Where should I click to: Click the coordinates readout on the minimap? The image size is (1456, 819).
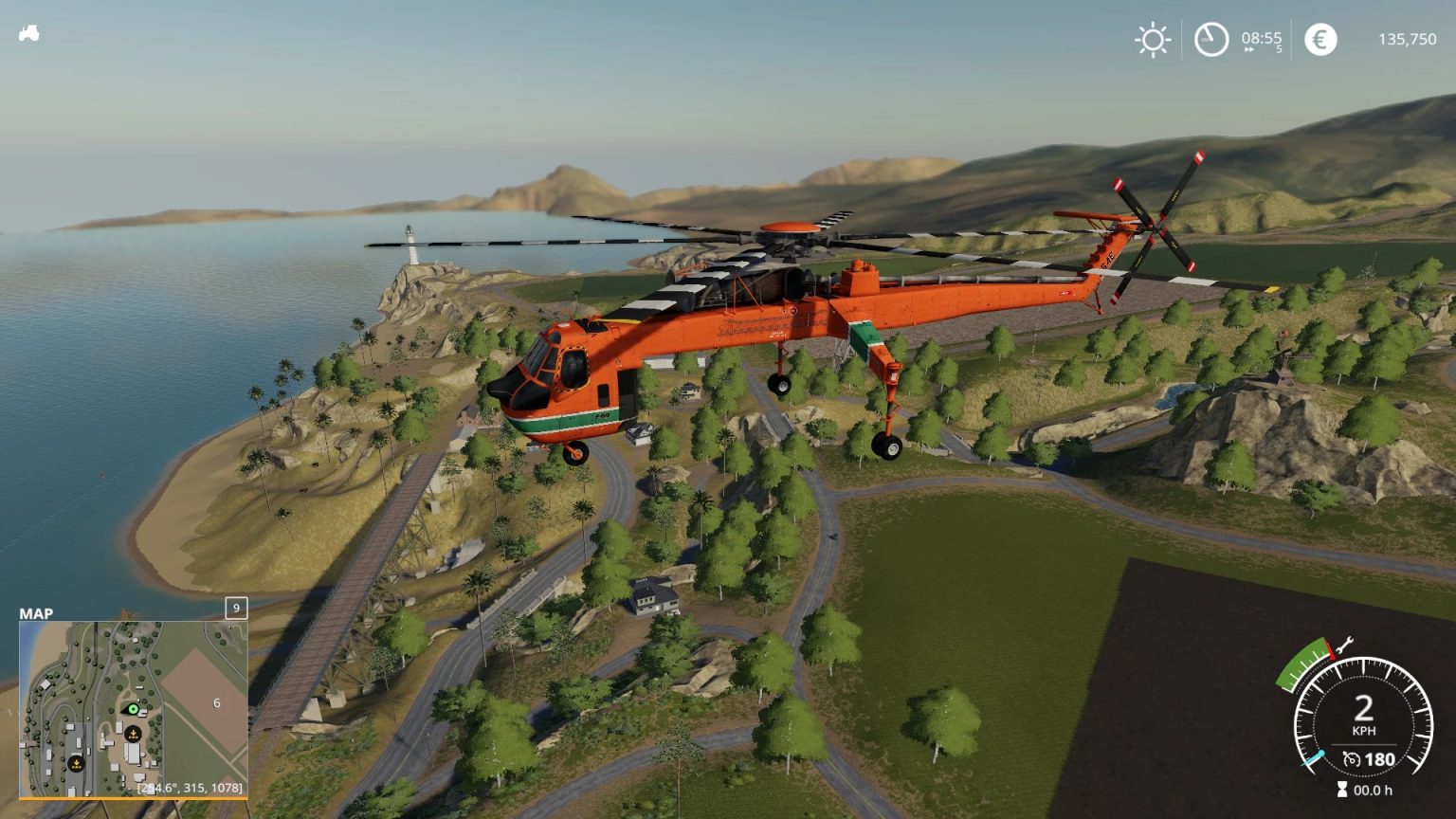[x=190, y=789]
